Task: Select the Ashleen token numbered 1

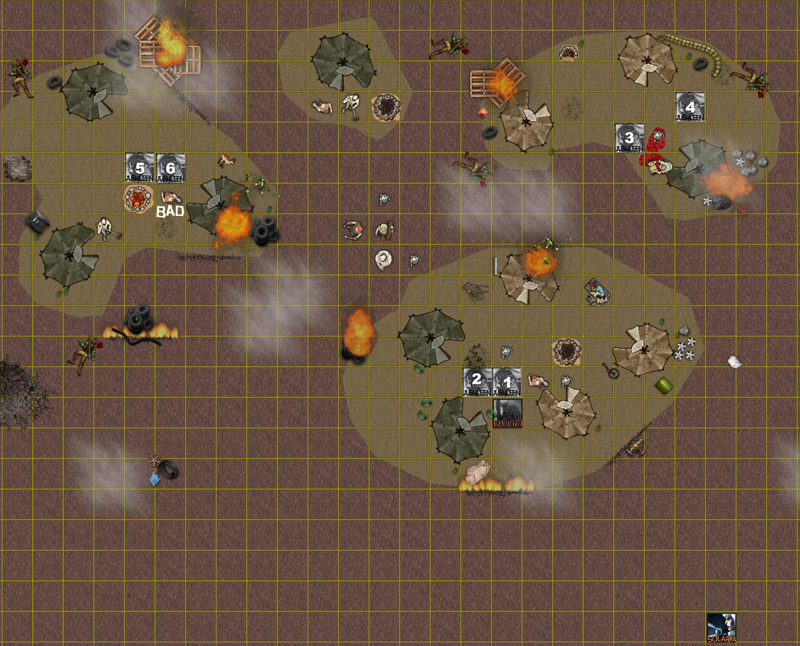Action: 508,382
